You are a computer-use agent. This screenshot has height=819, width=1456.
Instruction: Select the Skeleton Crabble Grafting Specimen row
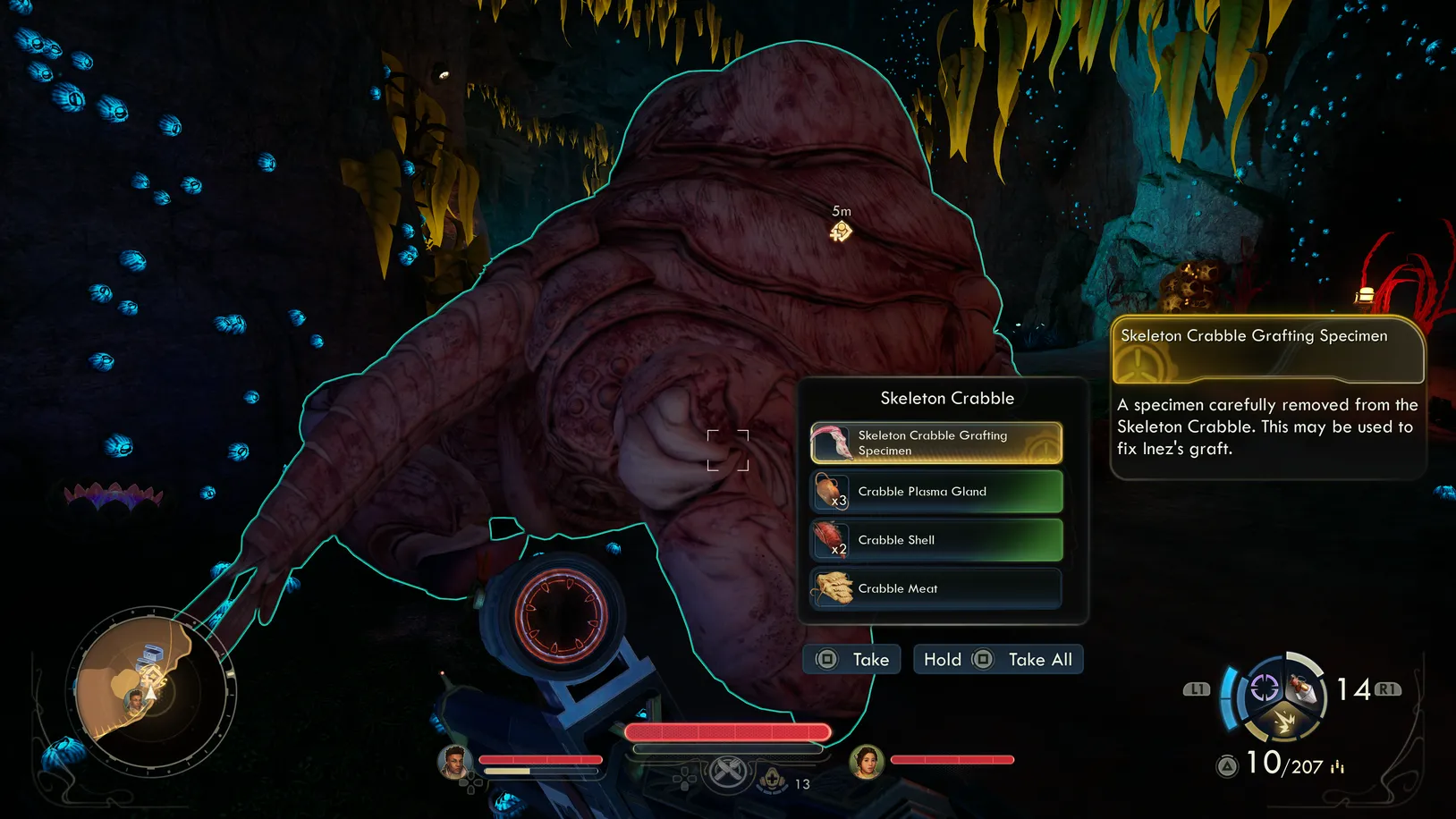[935, 443]
